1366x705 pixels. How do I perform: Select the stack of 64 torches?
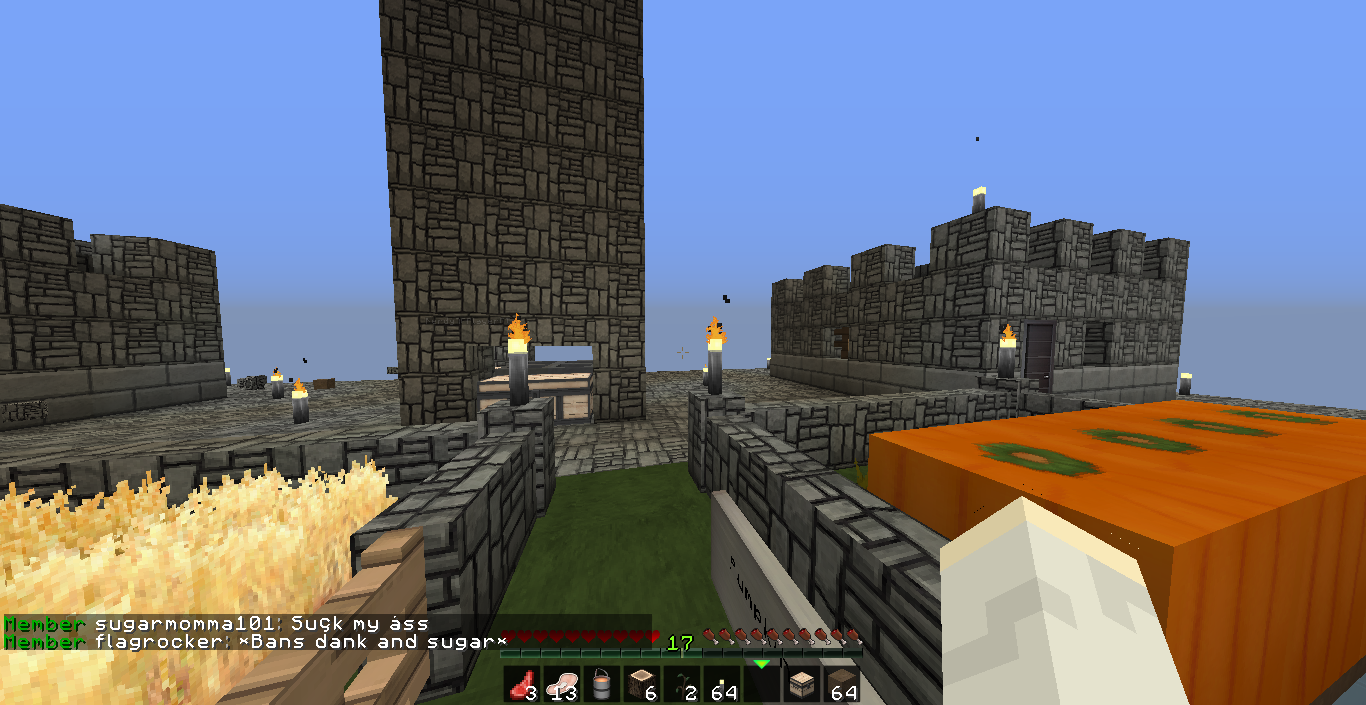(x=722, y=685)
